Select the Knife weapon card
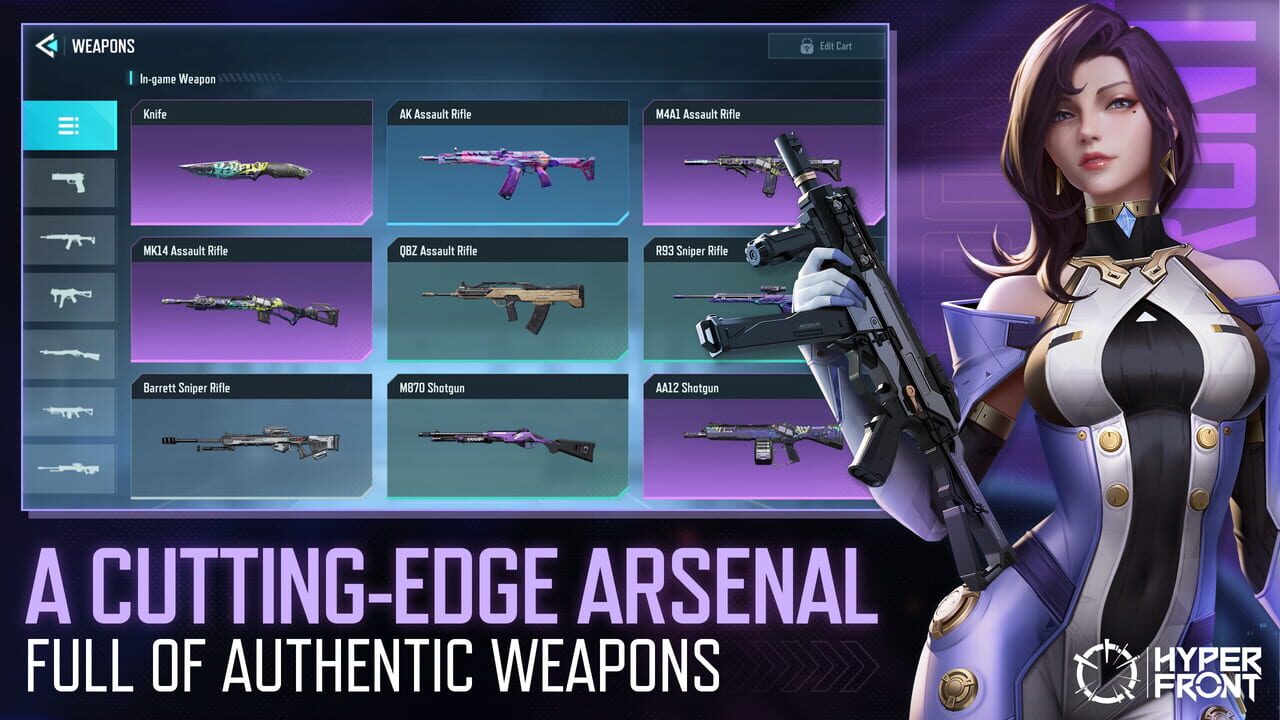The height and width of the screenshot is (720, 1280). pos(251,165)
